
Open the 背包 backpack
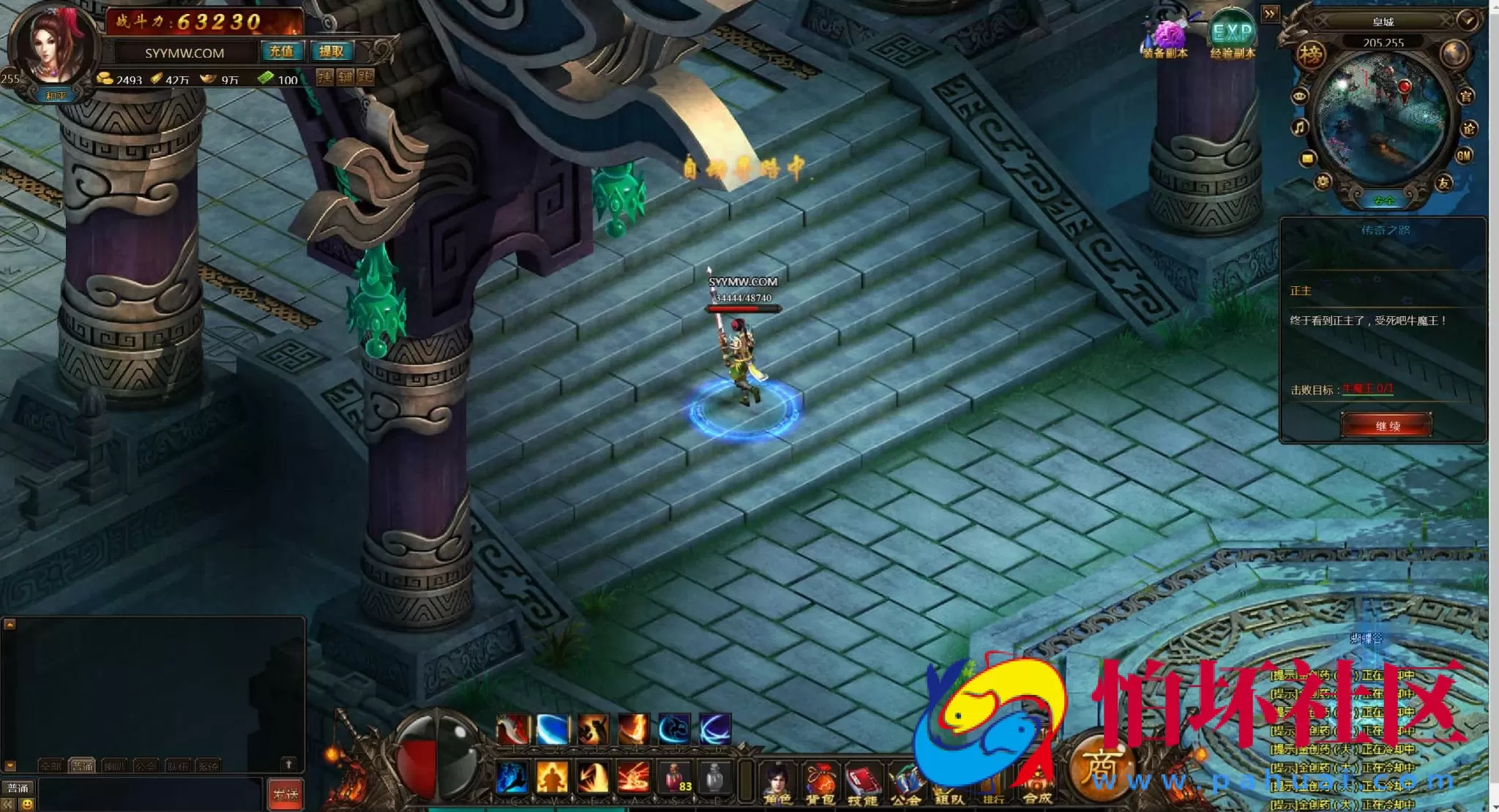(820, 783)
